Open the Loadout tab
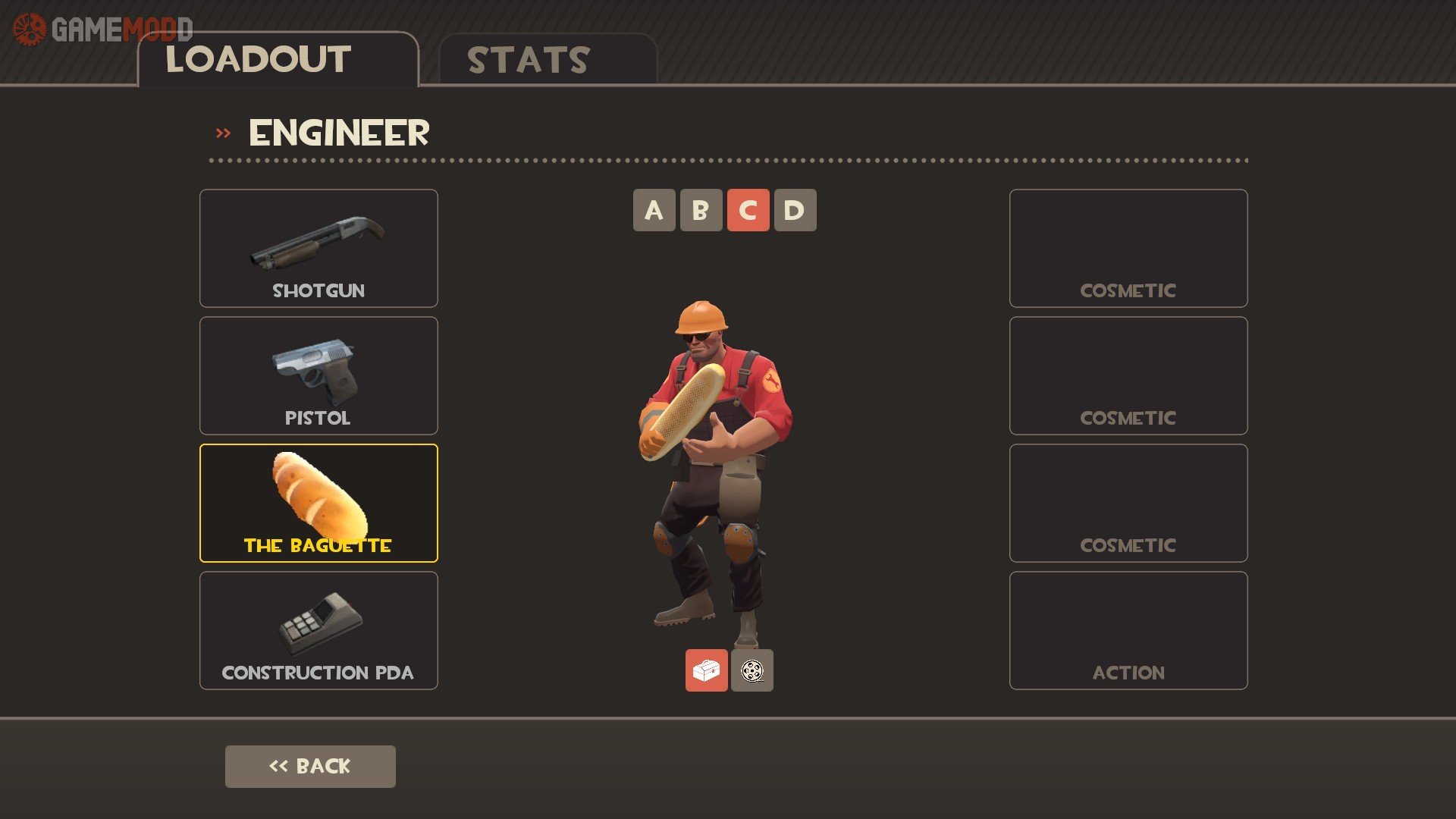Screen dimensions: 1456x819 point(278,60)
